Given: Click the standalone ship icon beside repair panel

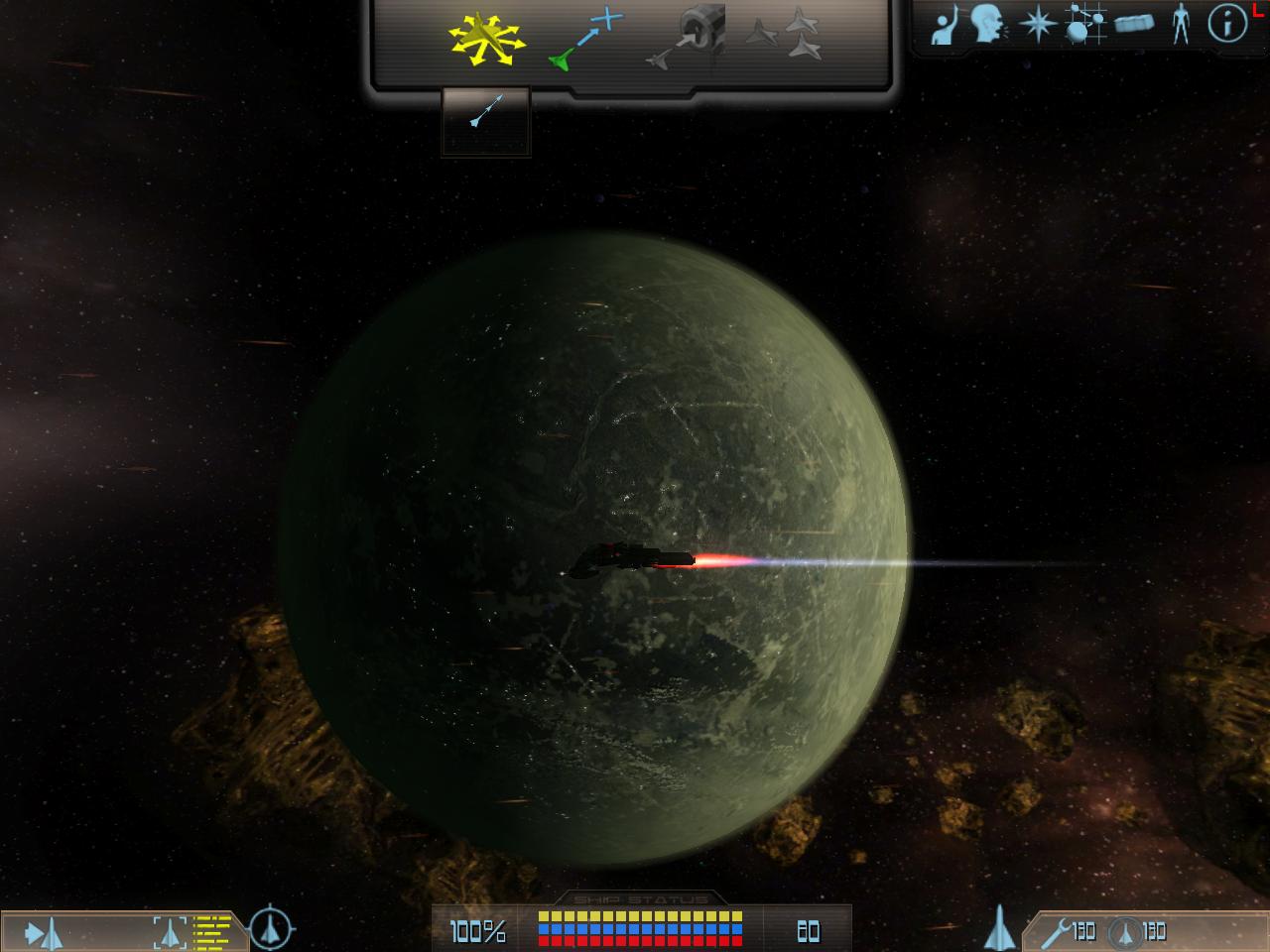Looking at the screenshot, I should 999,929.
